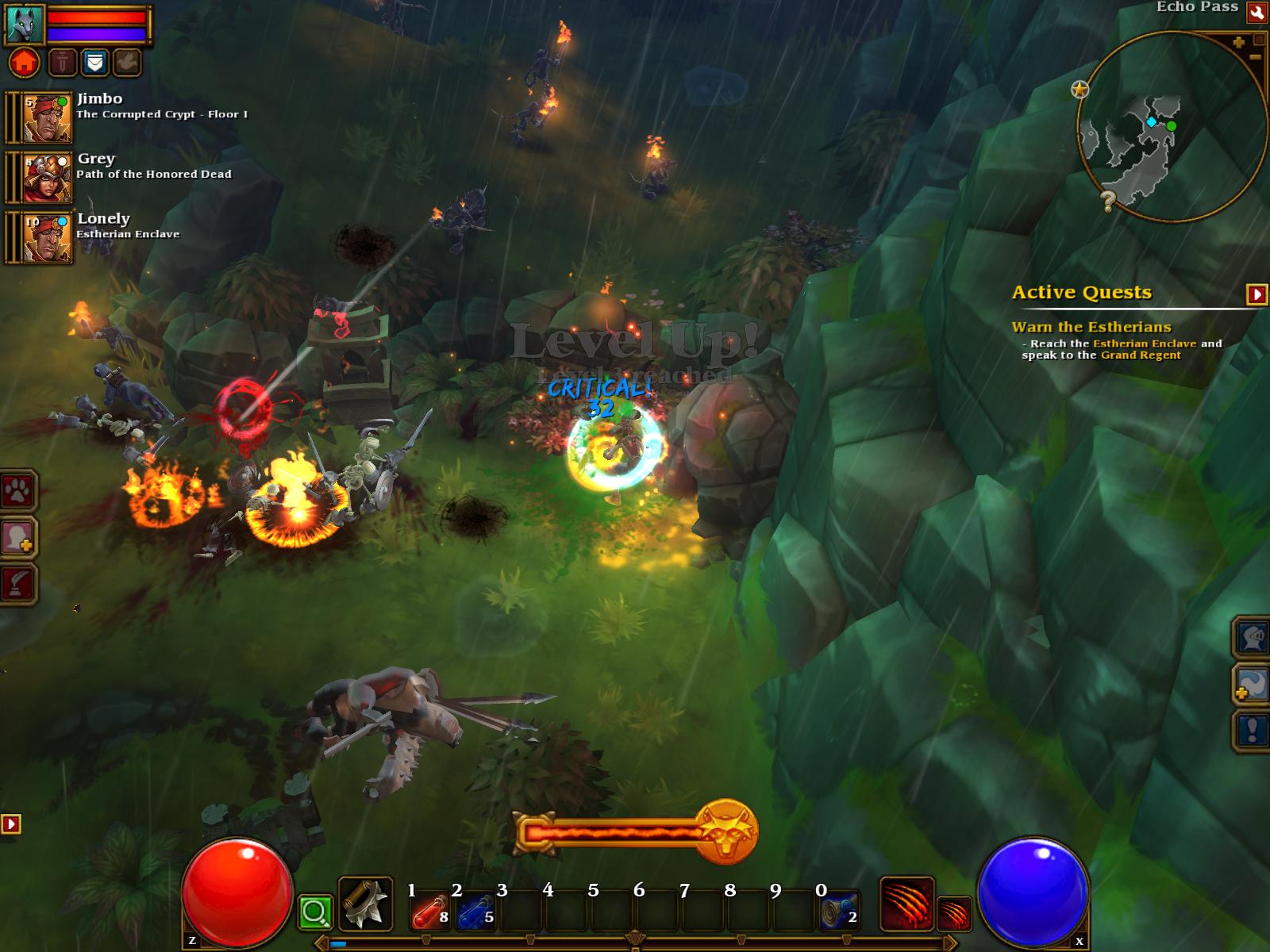Activate the large red claw slash skill
Viewport: 1270px width, 952px height.
tap(906, 904)
